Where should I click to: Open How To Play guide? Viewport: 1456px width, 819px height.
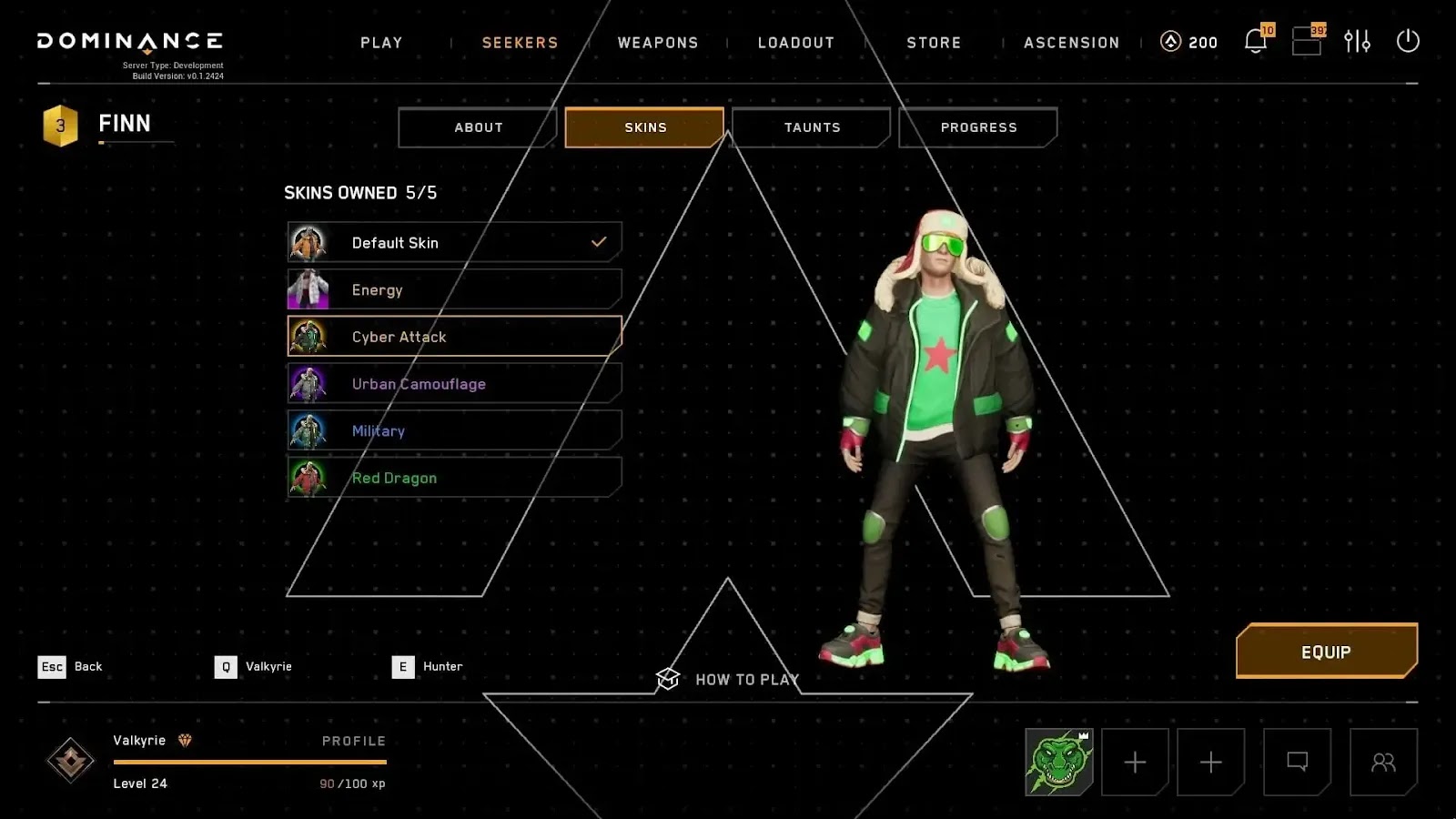coord(728,680)
